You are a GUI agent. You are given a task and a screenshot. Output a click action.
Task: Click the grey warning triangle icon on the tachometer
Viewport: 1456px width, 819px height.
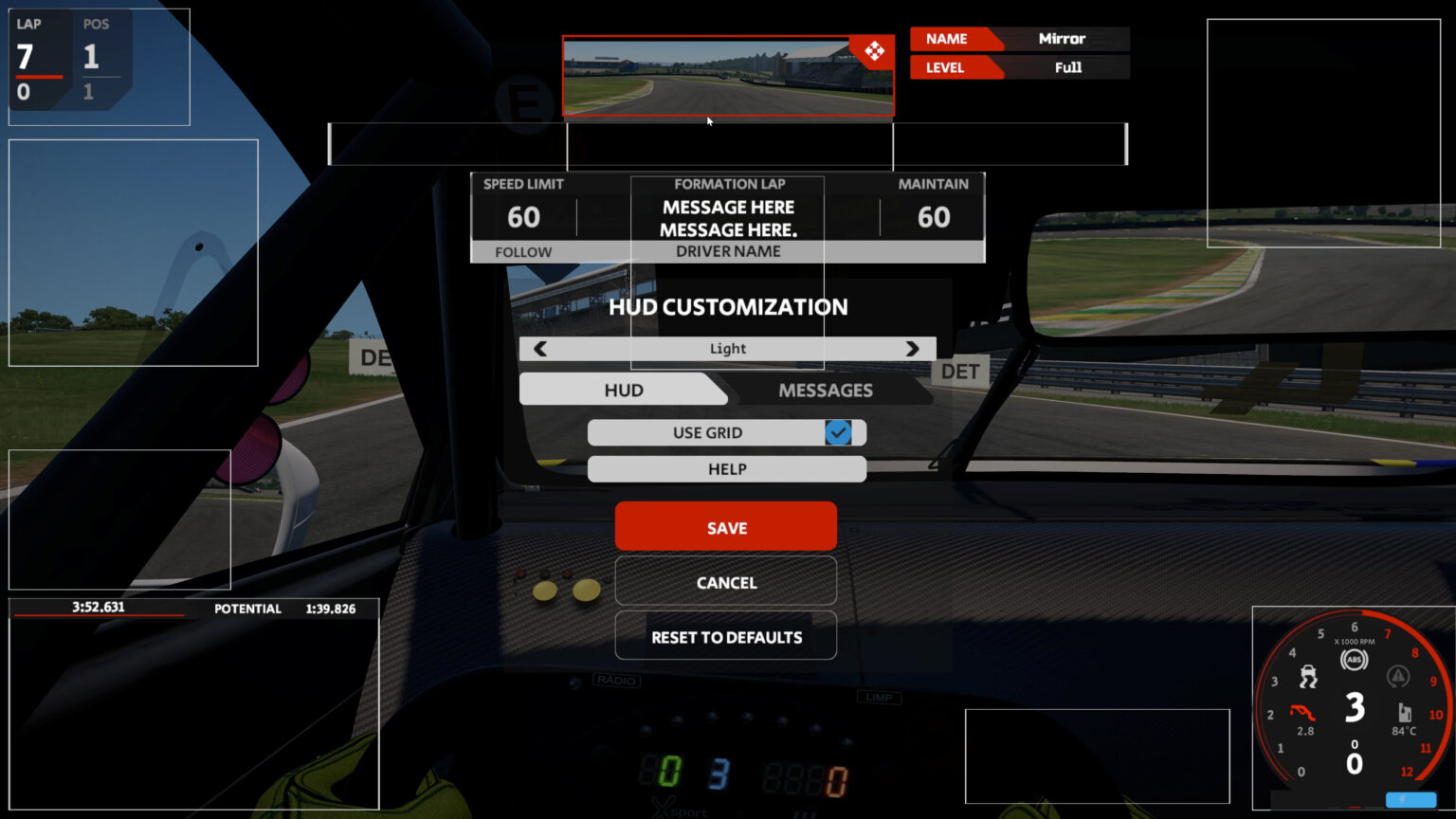[1398, 677]
